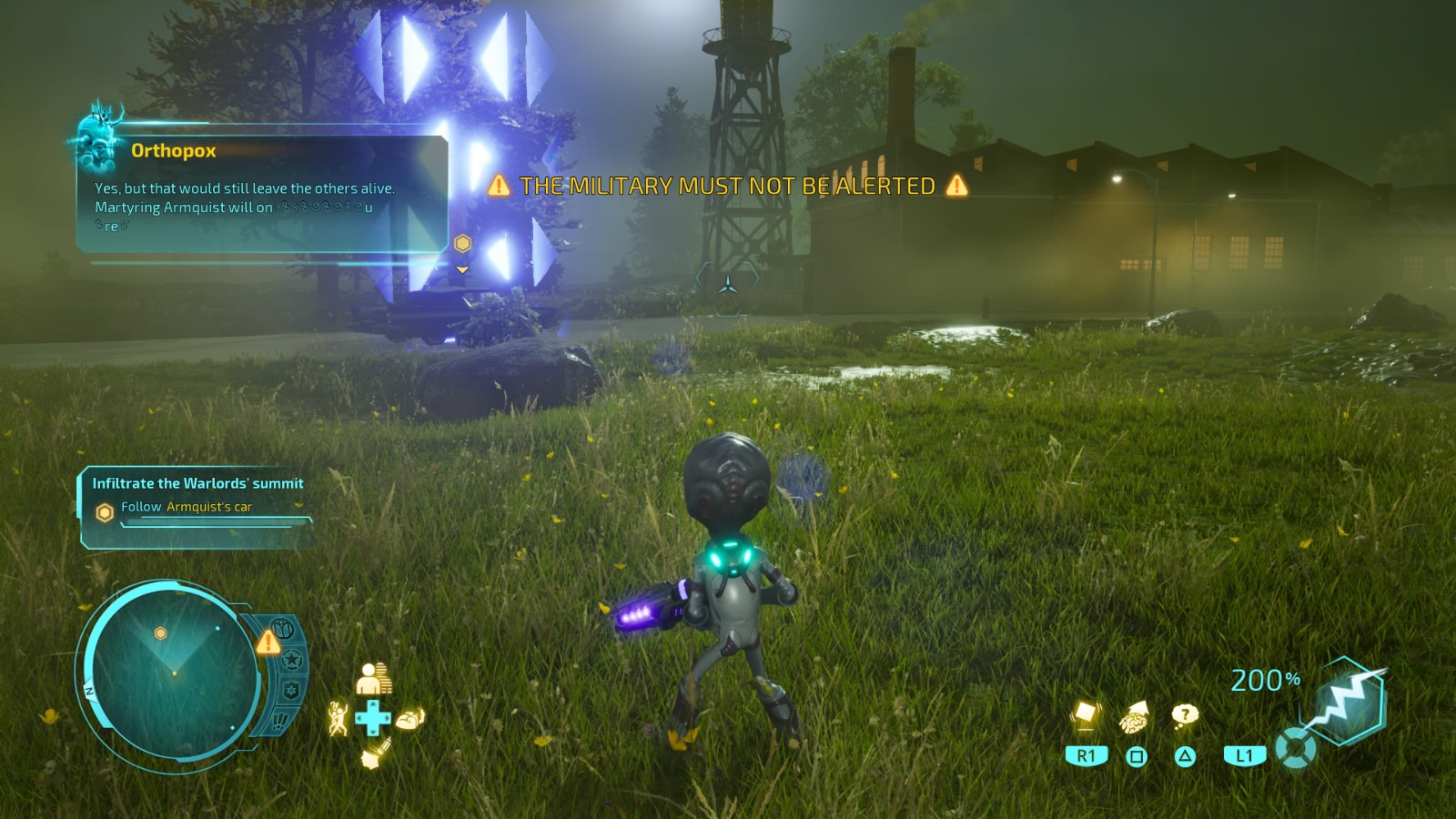Click the body snatch icon right of the d-pad
Screen dimensions: 1456x819
tap(409, 719)
